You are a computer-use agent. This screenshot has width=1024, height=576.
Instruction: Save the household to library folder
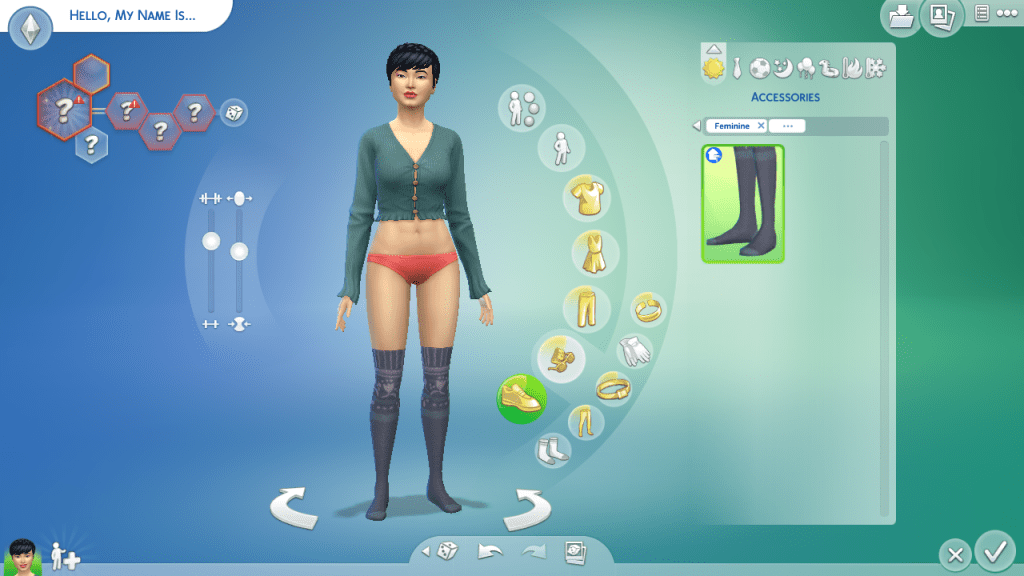900,16
